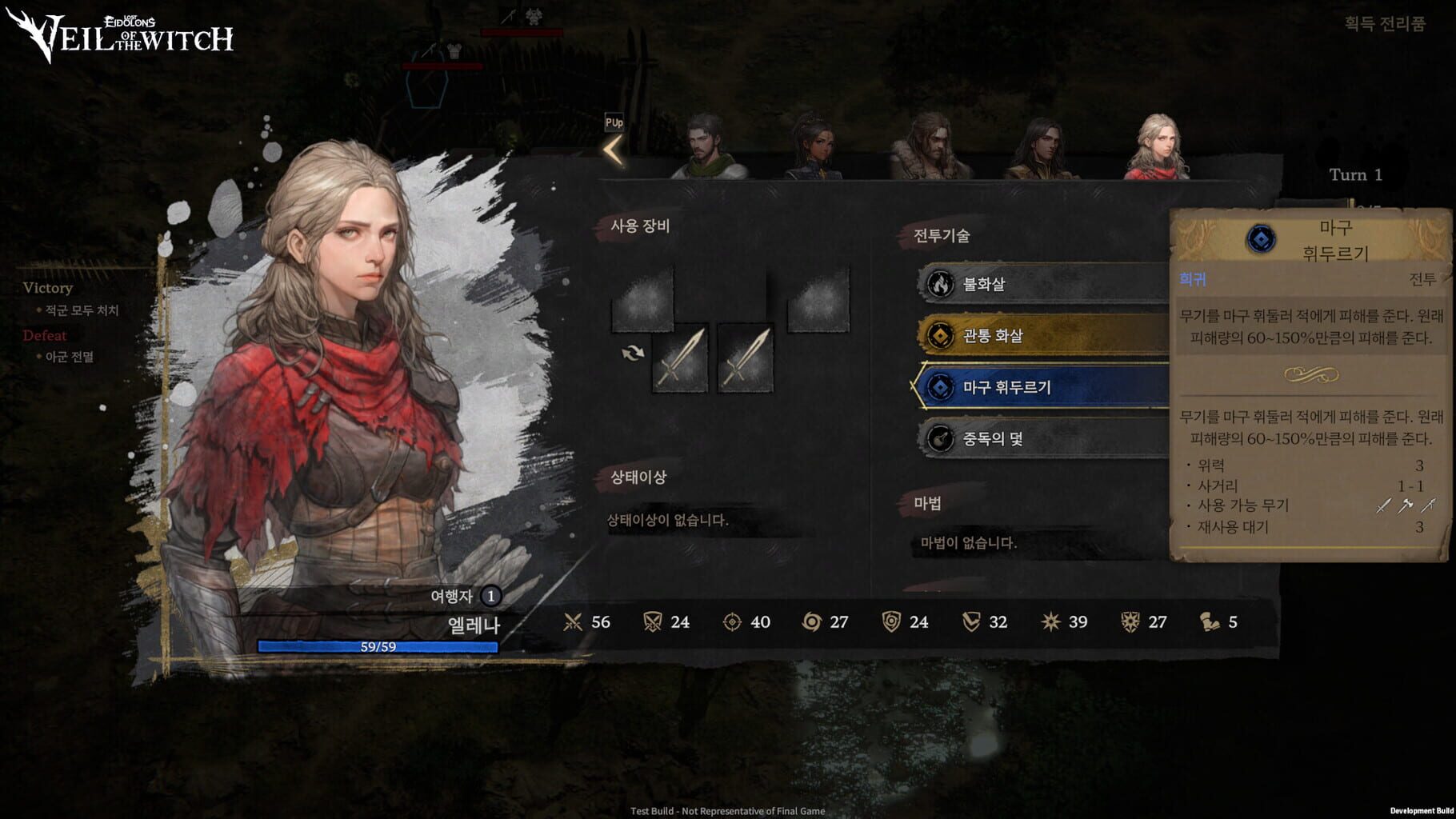Select the 불화살 fire arrow skill icon
The image size is (1456, 819).
coord(939,284)
